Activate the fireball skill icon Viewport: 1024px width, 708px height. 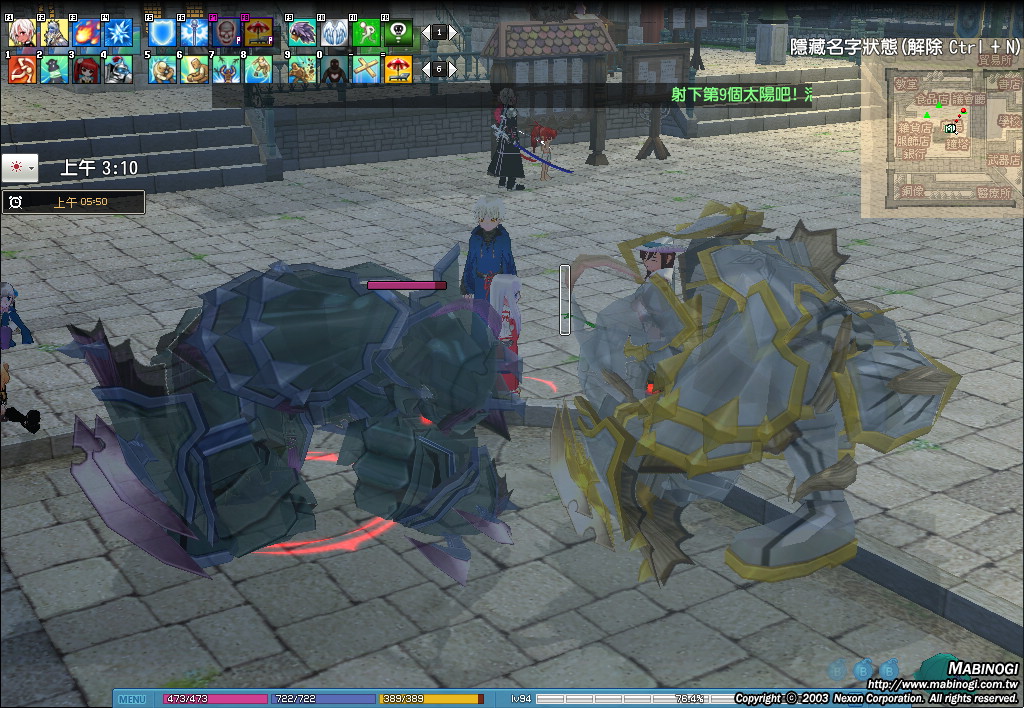pos(86,33)
